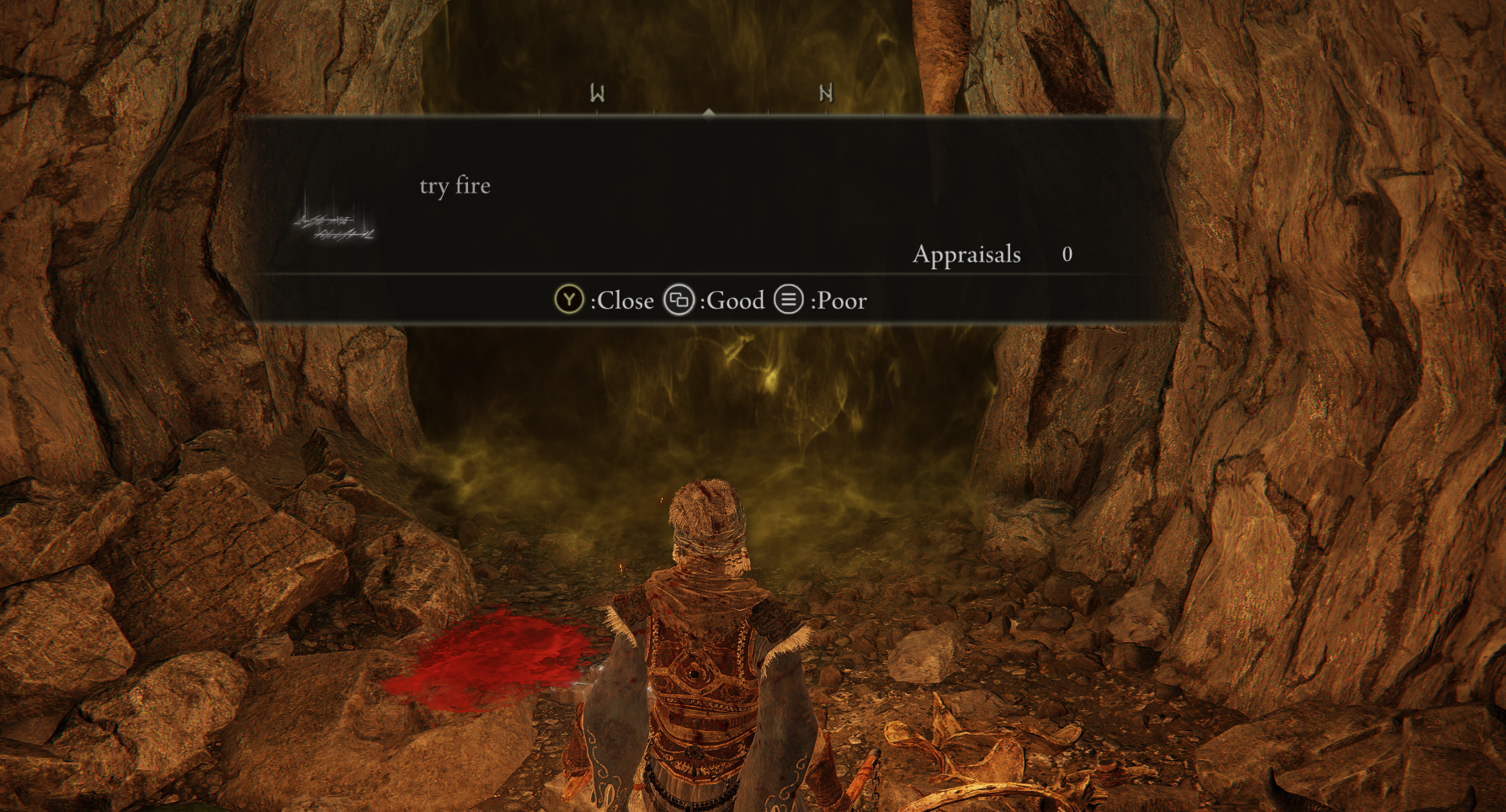
Task: Click the Appraisals counter showing 0
Action: 1066,255
